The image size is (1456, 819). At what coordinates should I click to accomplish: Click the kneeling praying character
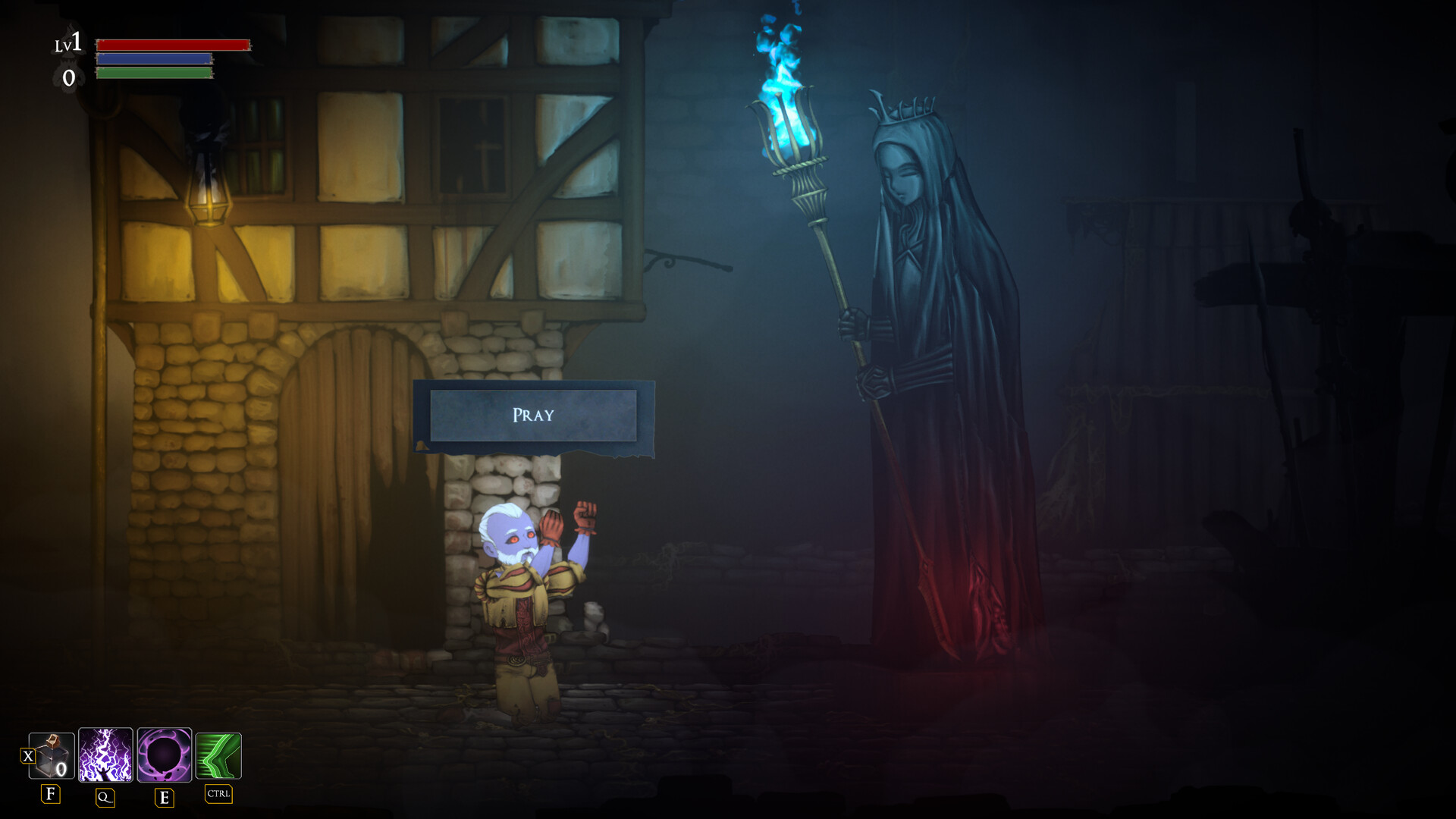(523, 607)
